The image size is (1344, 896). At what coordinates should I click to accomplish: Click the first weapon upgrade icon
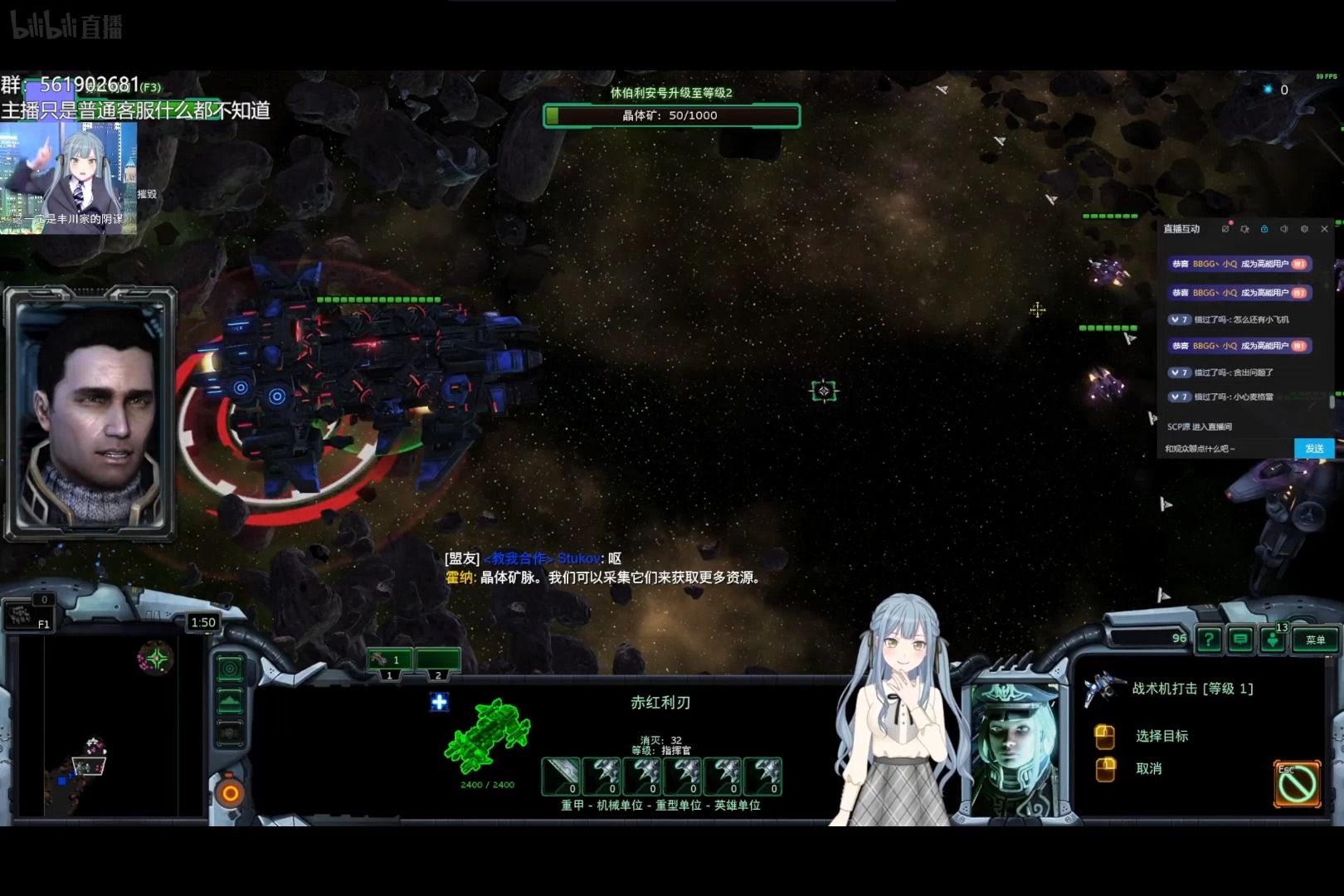(561, 777)
